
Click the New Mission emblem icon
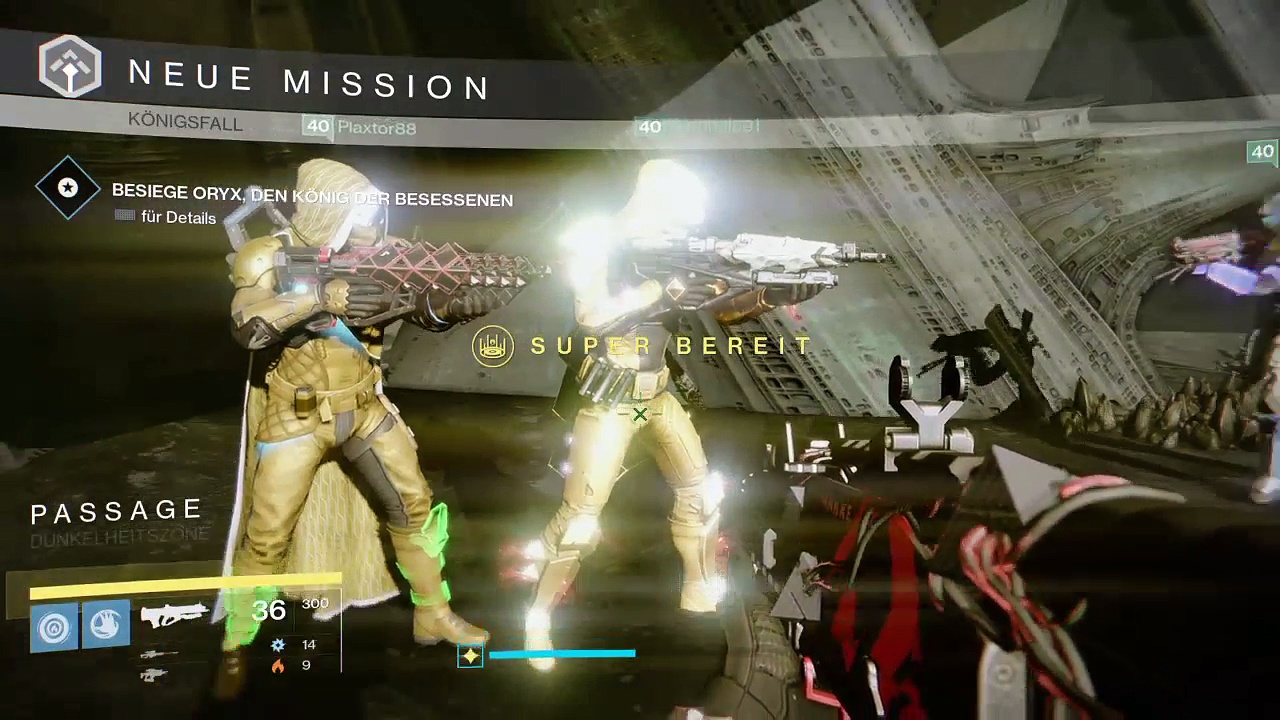click(x=70, y=66)
